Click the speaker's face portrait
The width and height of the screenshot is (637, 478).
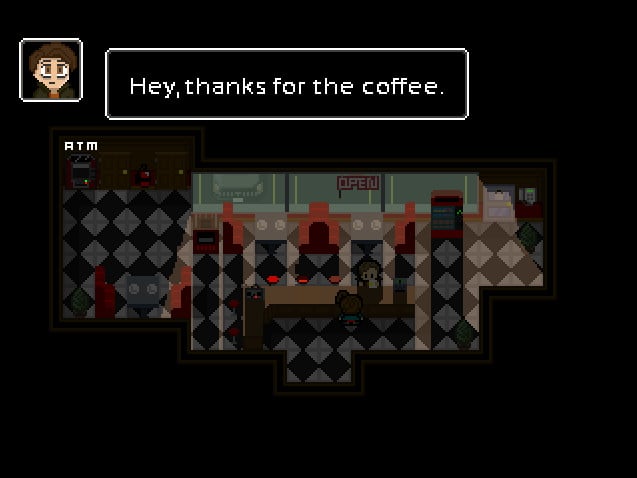point(51,70)
